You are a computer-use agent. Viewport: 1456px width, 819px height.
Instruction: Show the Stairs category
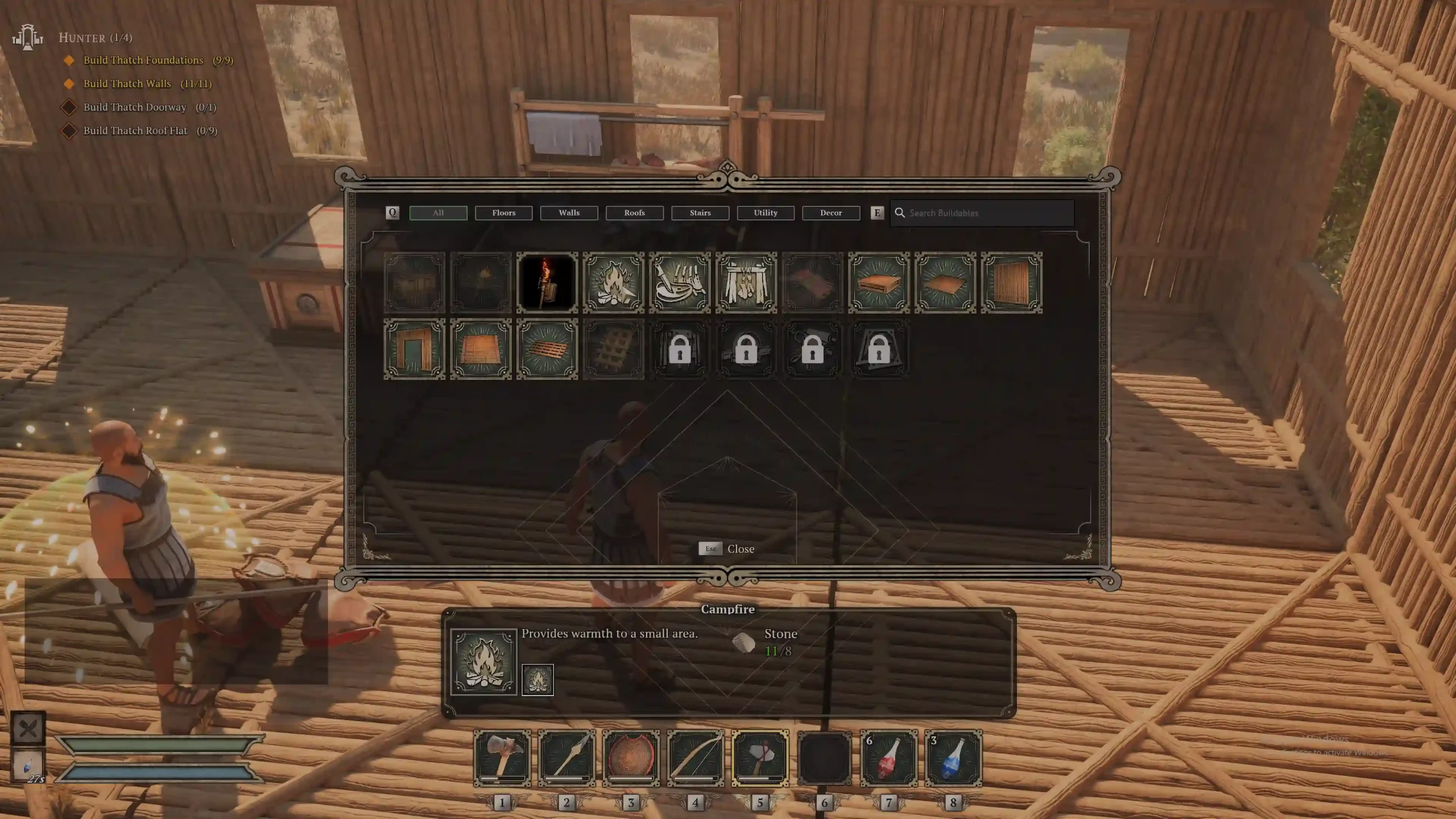700,213
